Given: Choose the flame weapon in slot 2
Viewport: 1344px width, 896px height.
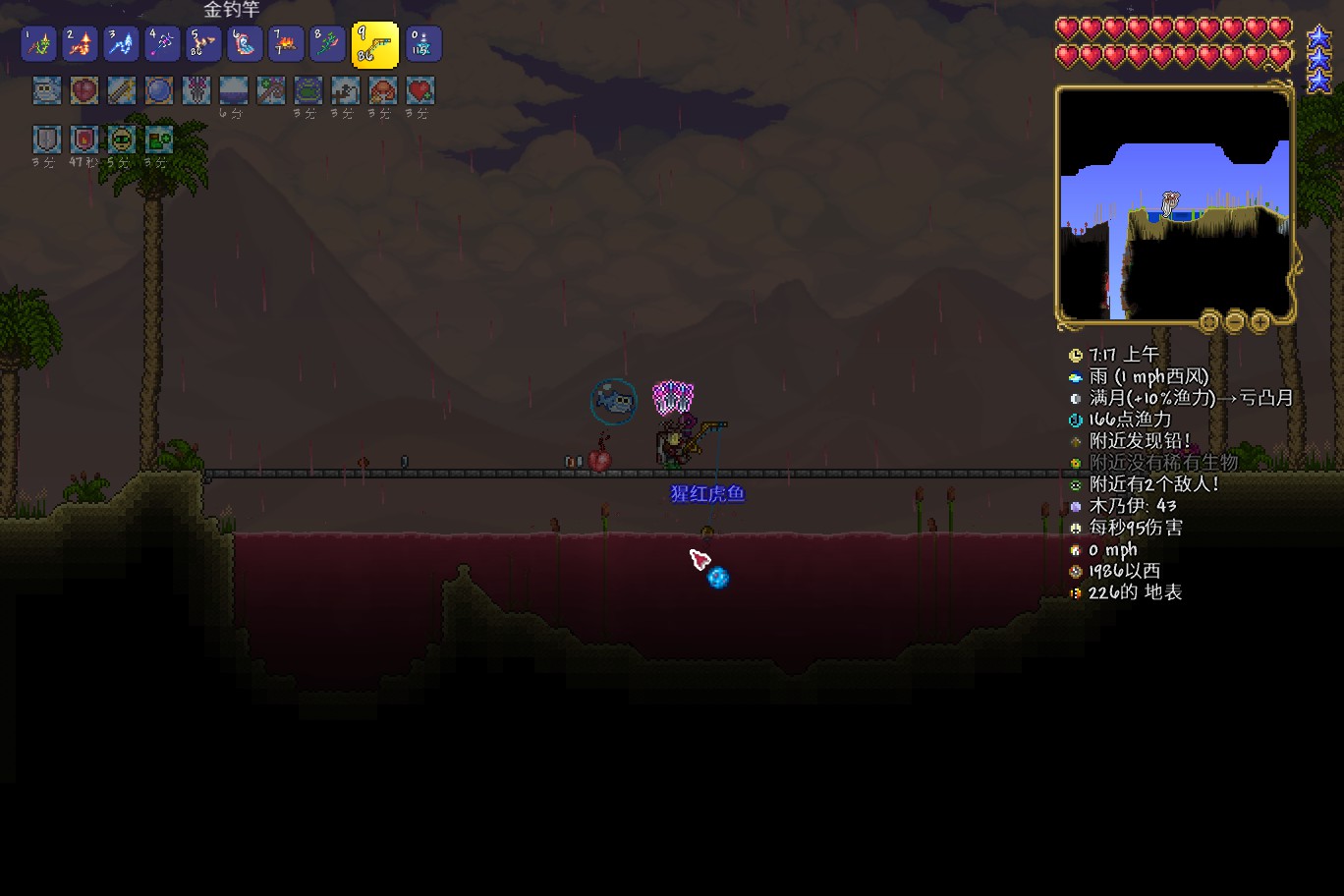Looking at the screenshot, I should click(x=81, y=44).
